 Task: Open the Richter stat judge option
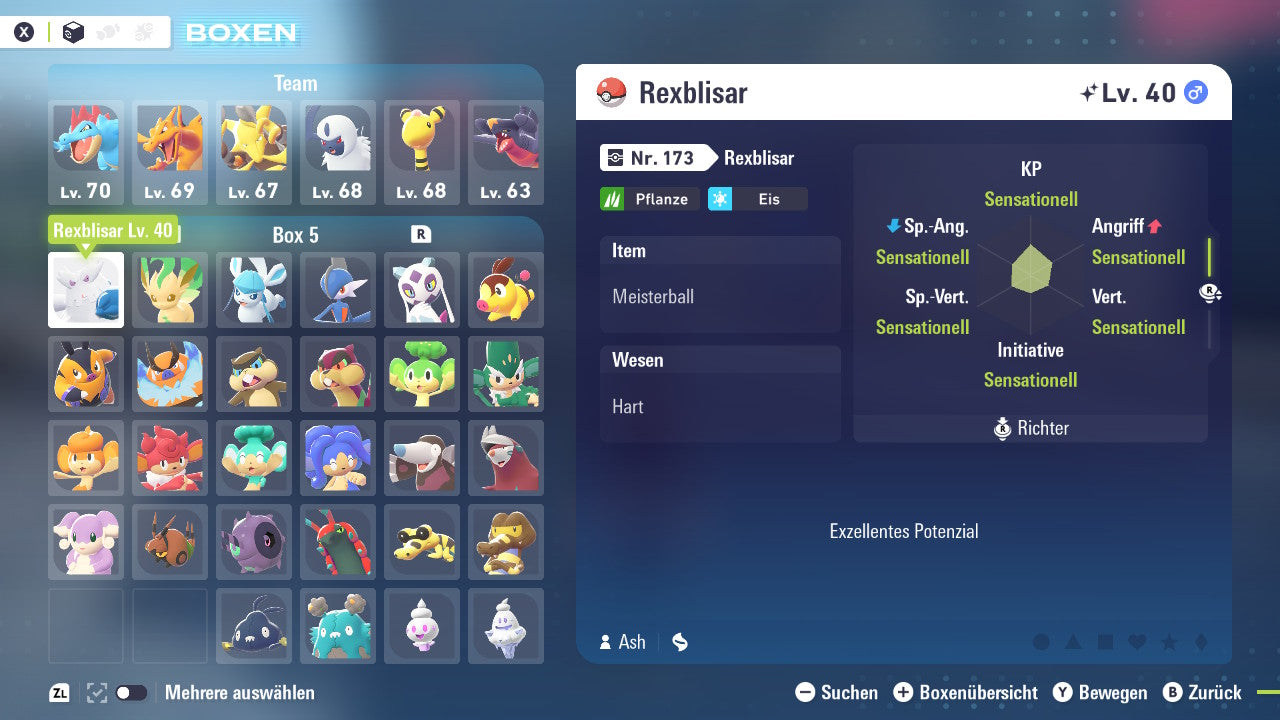tap(1030, 428)
